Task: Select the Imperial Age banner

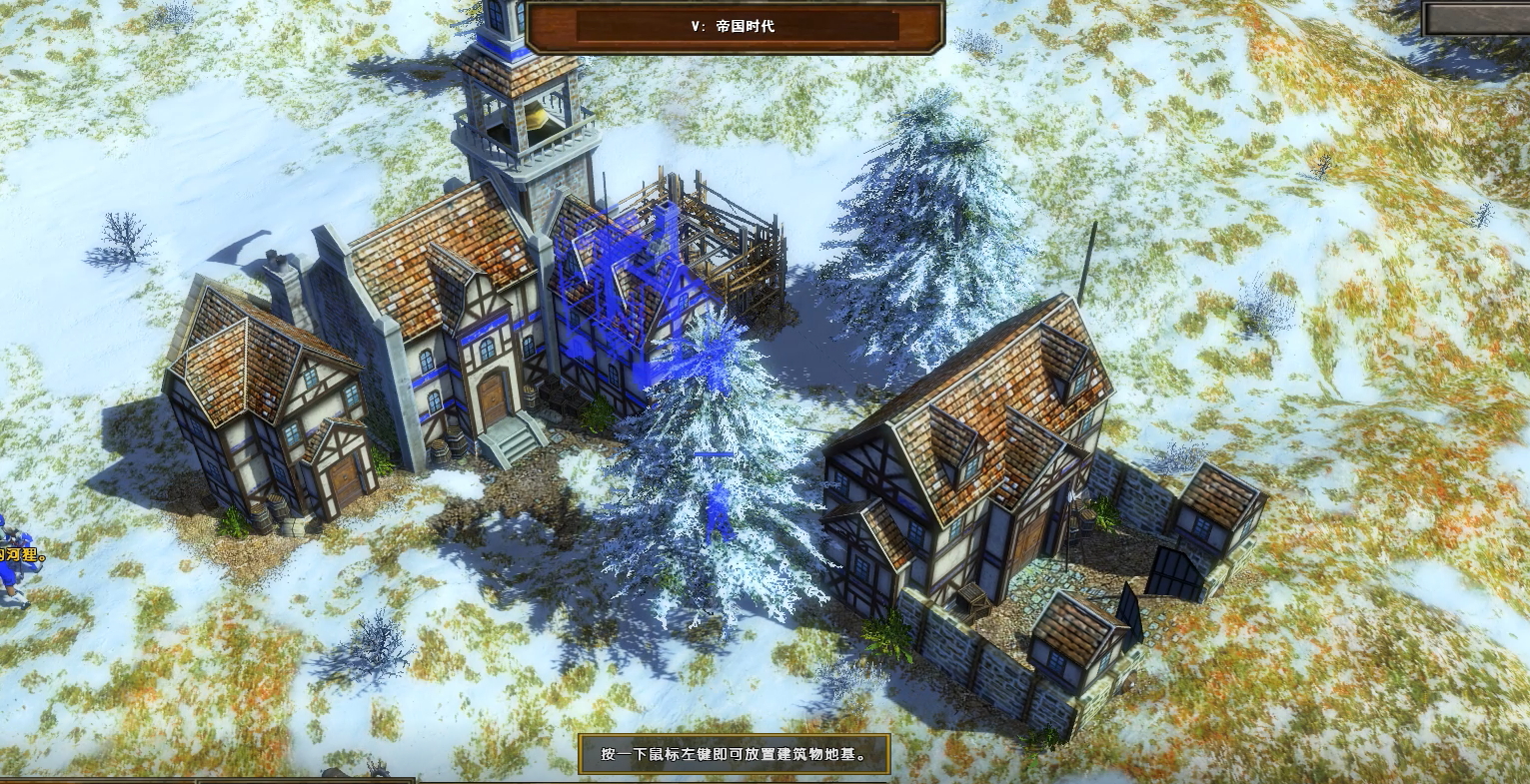Action: (735, 27)
